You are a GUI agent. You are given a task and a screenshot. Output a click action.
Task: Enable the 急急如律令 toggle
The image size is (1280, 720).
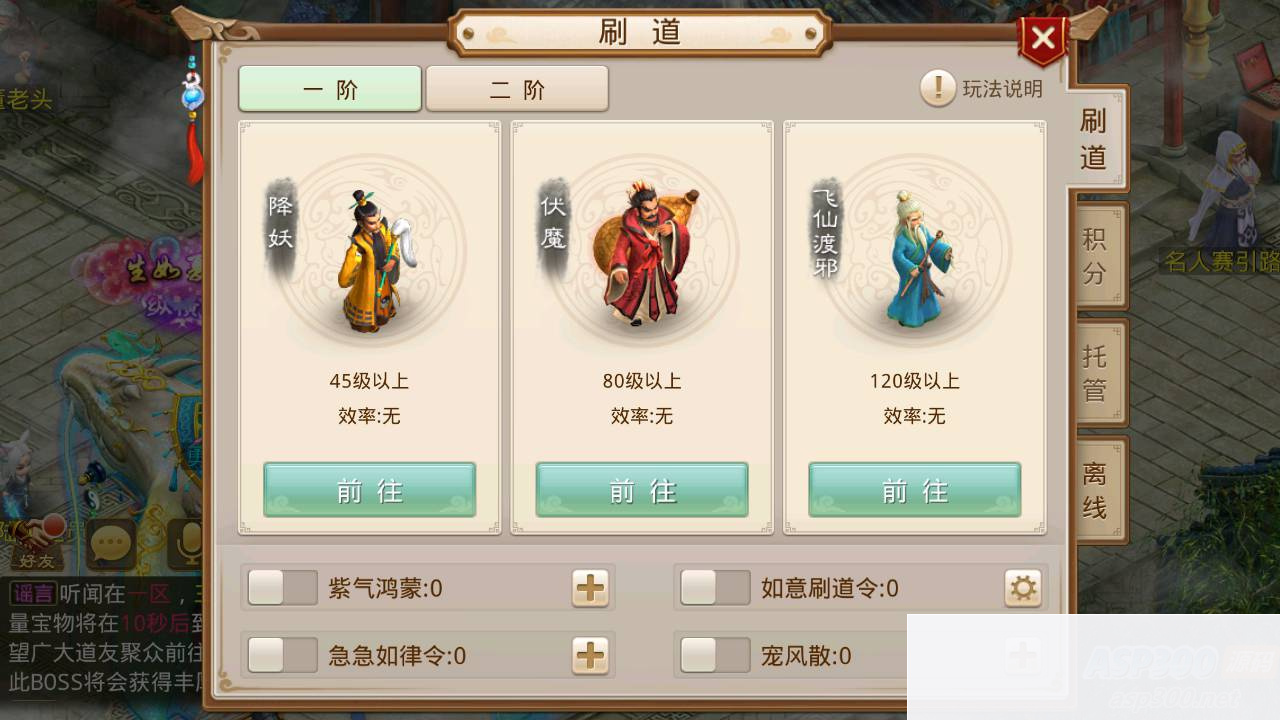(x=282, y=655)
